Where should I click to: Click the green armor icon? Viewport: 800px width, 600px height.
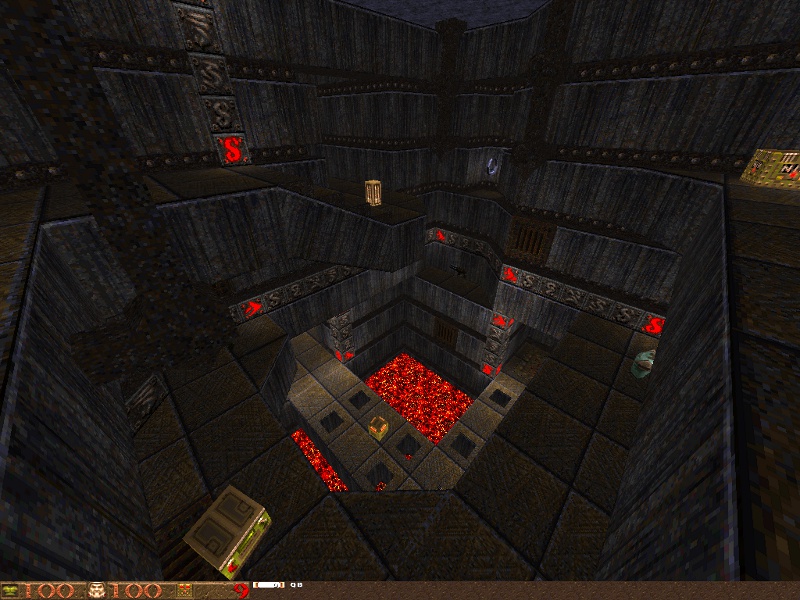coord(13,590)
